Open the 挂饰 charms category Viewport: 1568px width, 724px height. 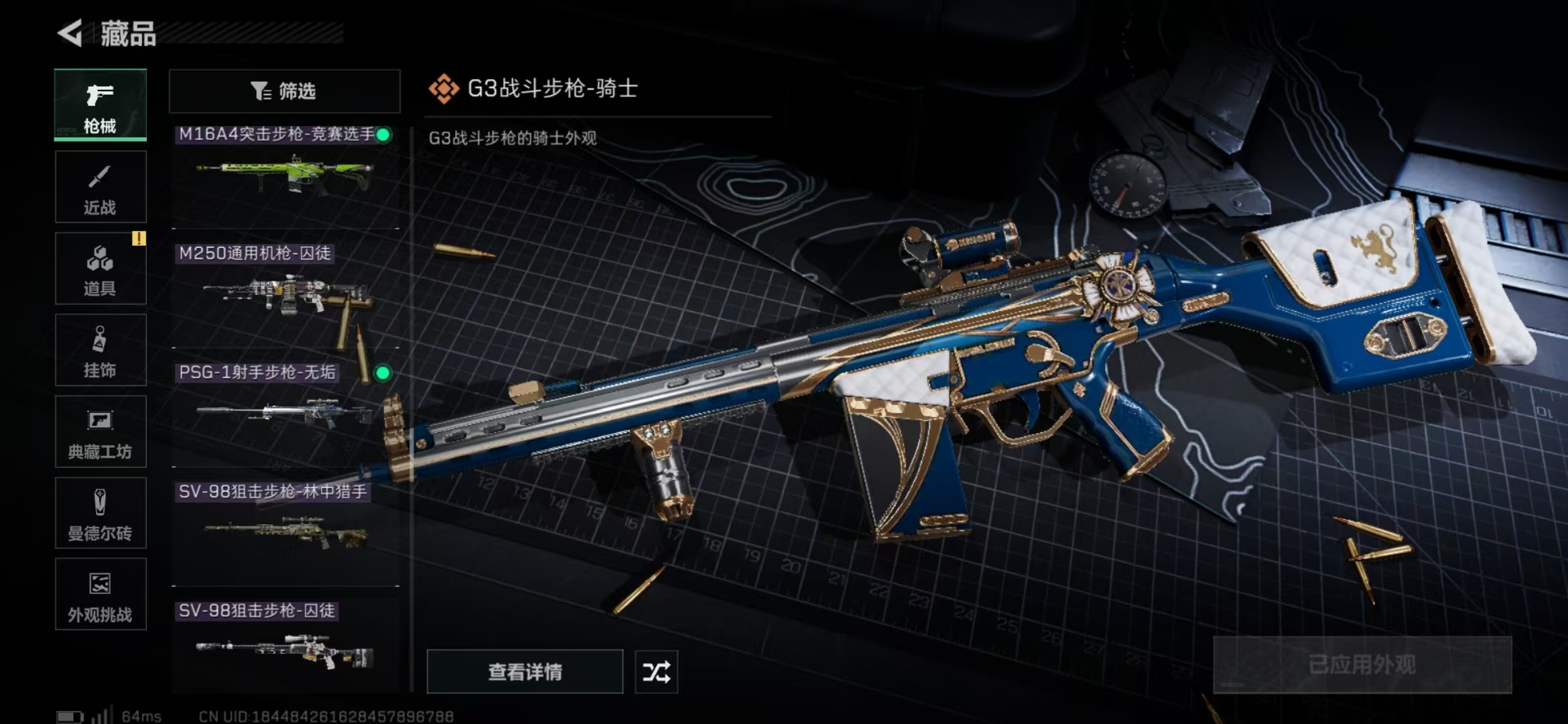[x=99, y=350]
